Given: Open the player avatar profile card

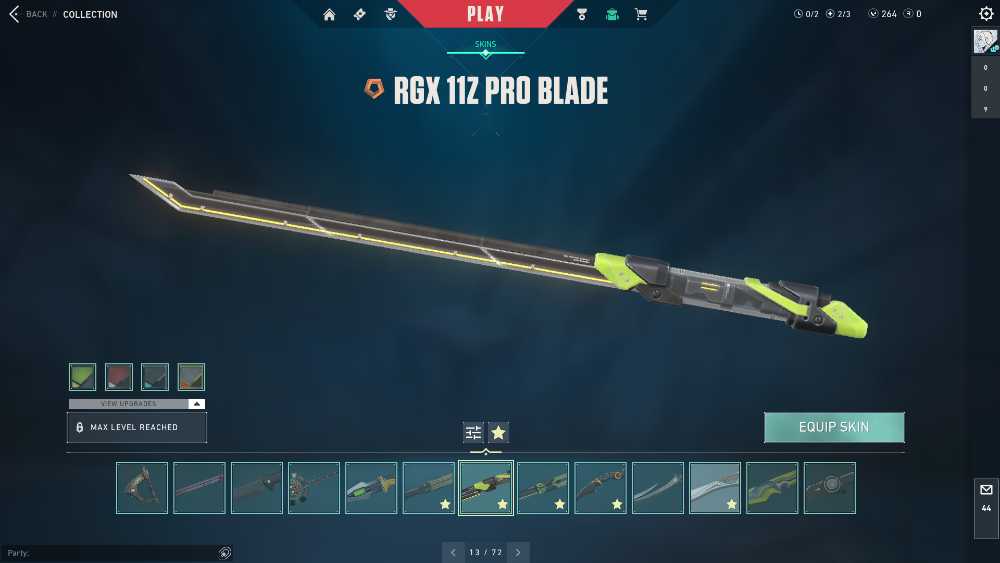Looking at the screenshot, I should pos(986,42).
